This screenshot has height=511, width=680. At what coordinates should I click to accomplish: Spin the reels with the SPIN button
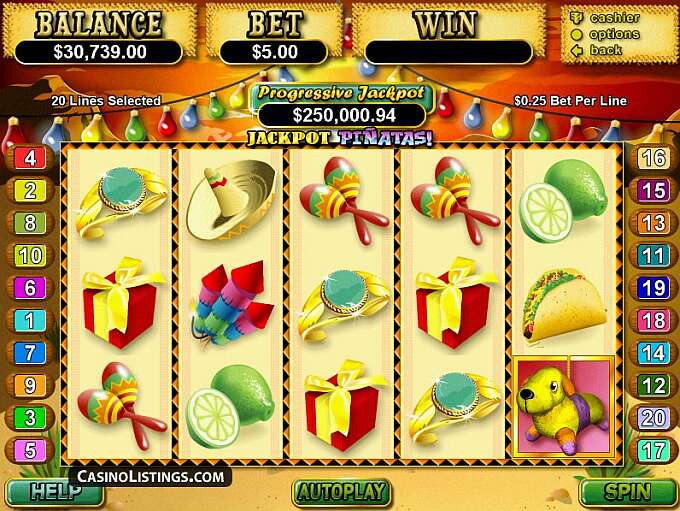tap(628, 492)
